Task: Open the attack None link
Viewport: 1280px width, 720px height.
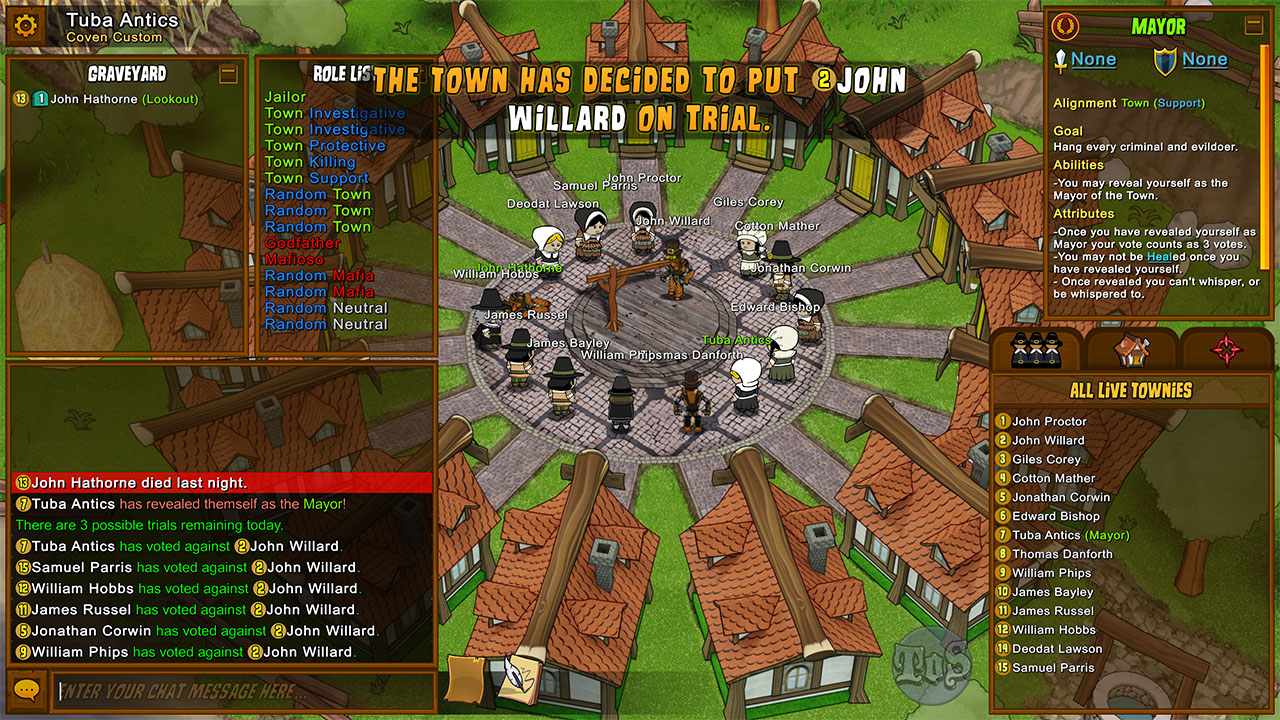Action: pos(1093,60)
